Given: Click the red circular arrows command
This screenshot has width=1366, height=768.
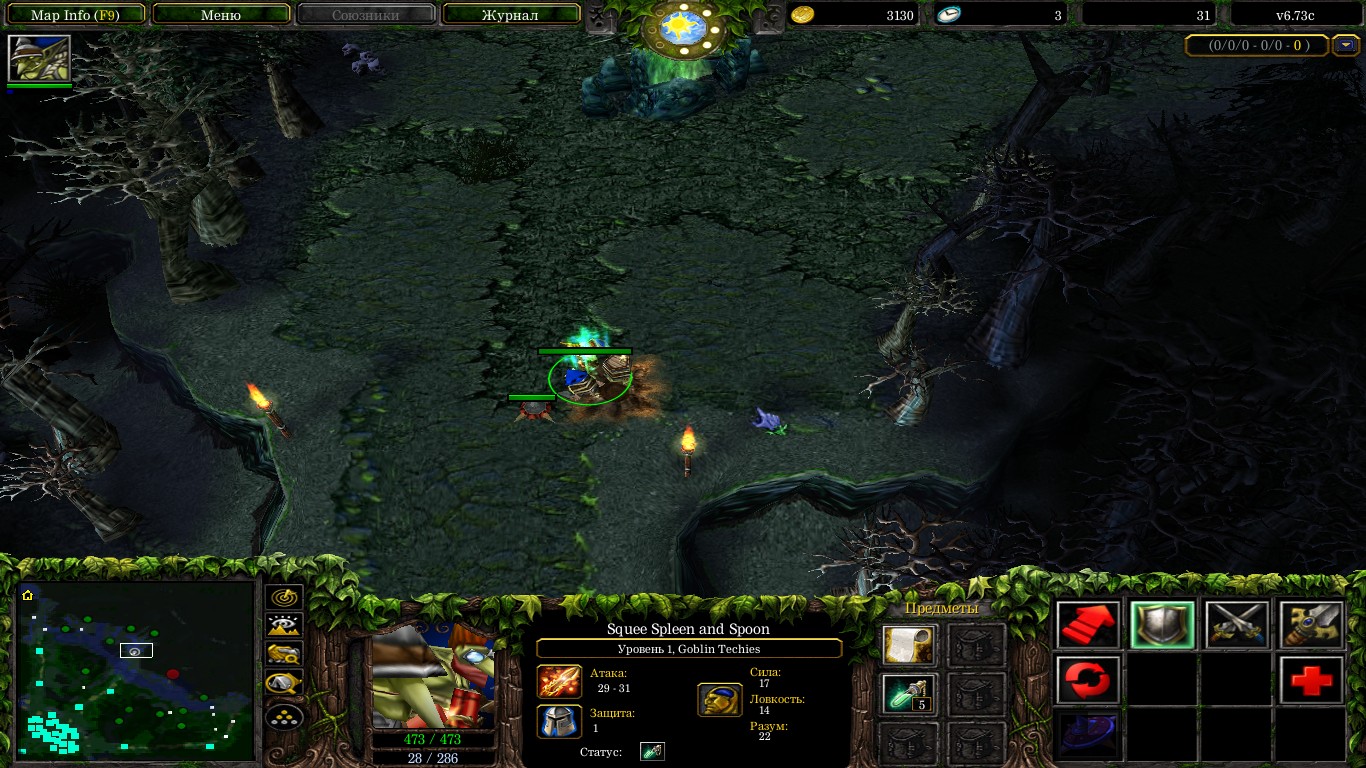Looking at the screenshot, I should point(1087,680).
